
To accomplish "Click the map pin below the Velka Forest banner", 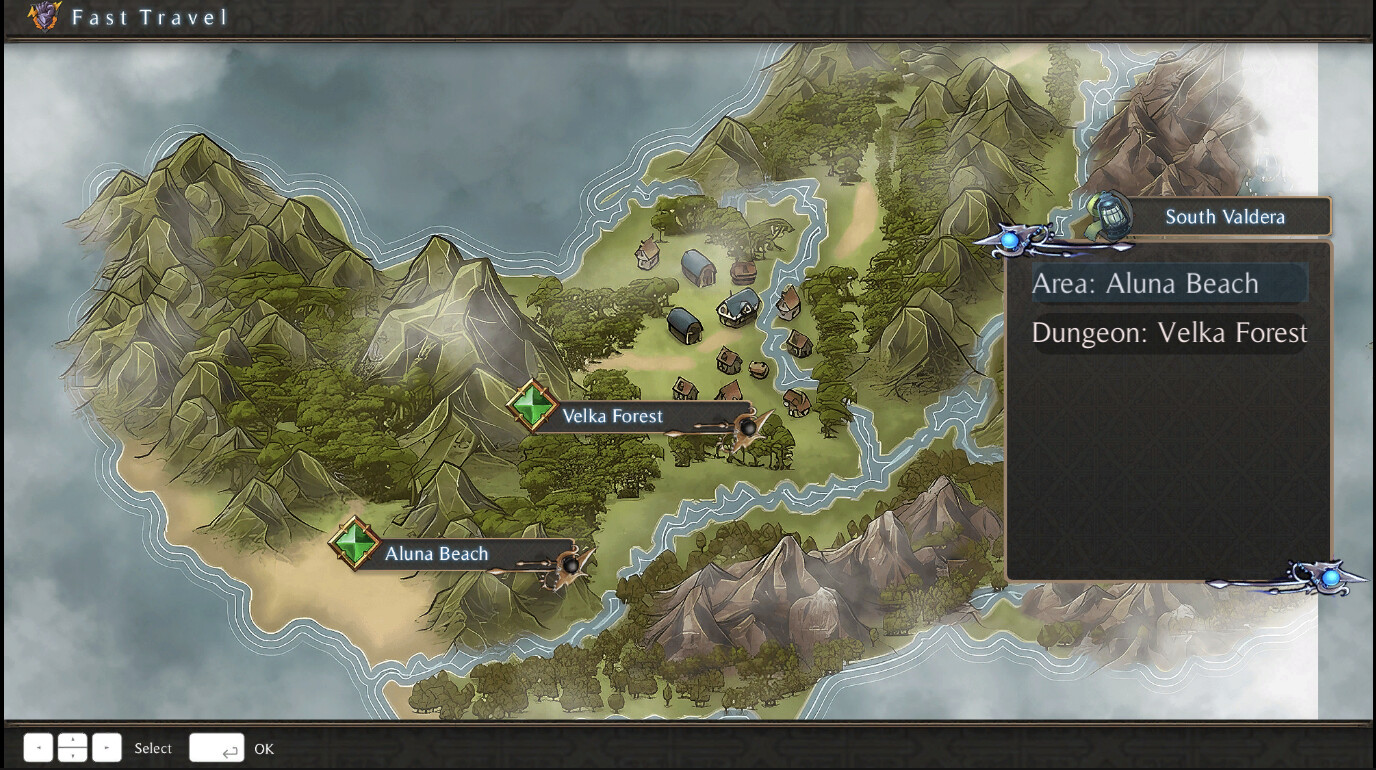I will click(x=750, y=430).
